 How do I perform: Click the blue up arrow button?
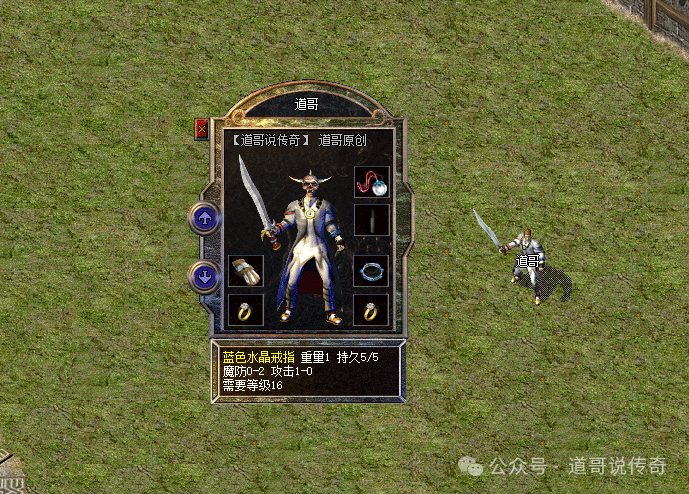click(205, 217)
